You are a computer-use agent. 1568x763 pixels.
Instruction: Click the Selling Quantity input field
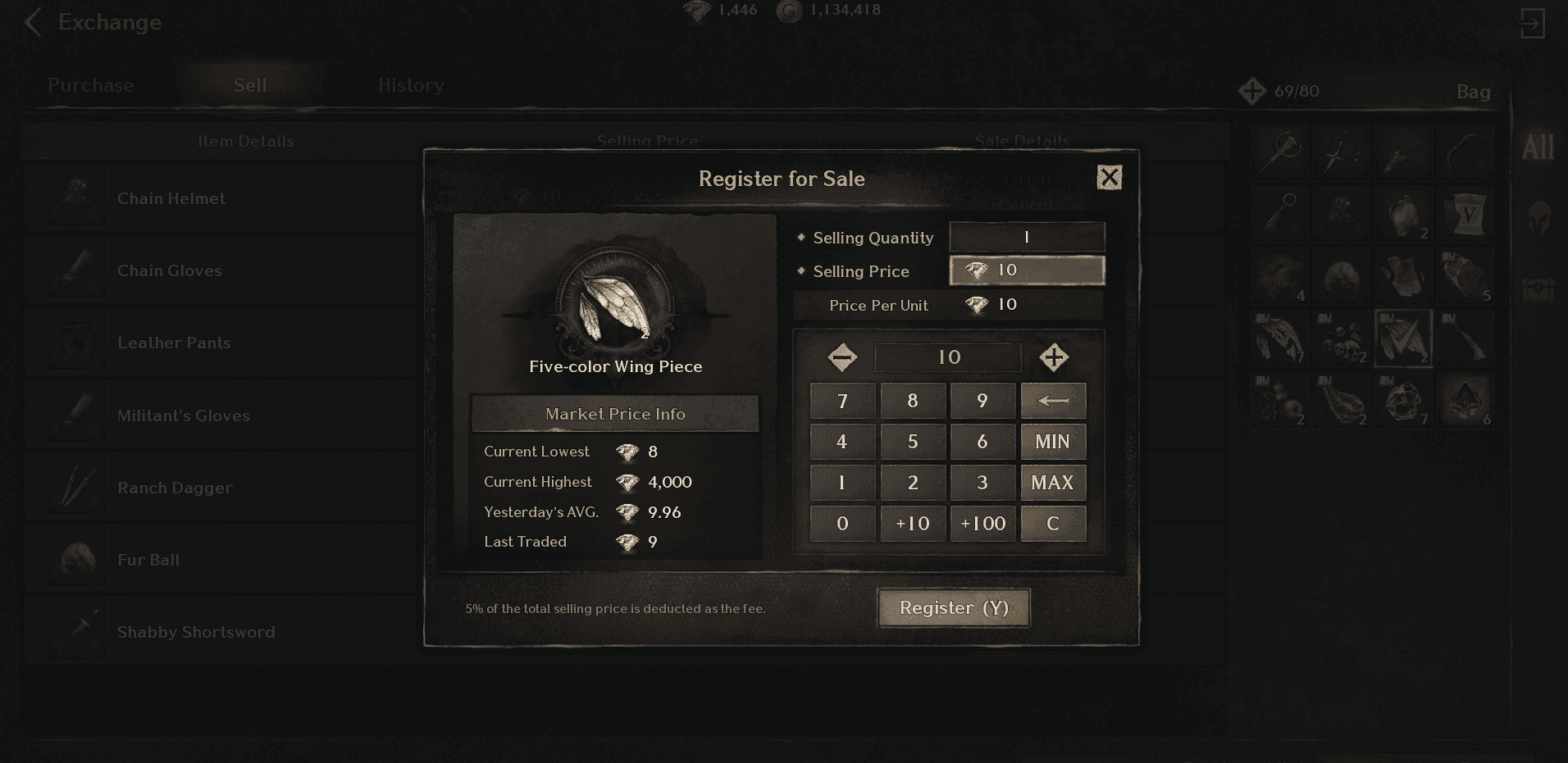(x=1027, y=237)
